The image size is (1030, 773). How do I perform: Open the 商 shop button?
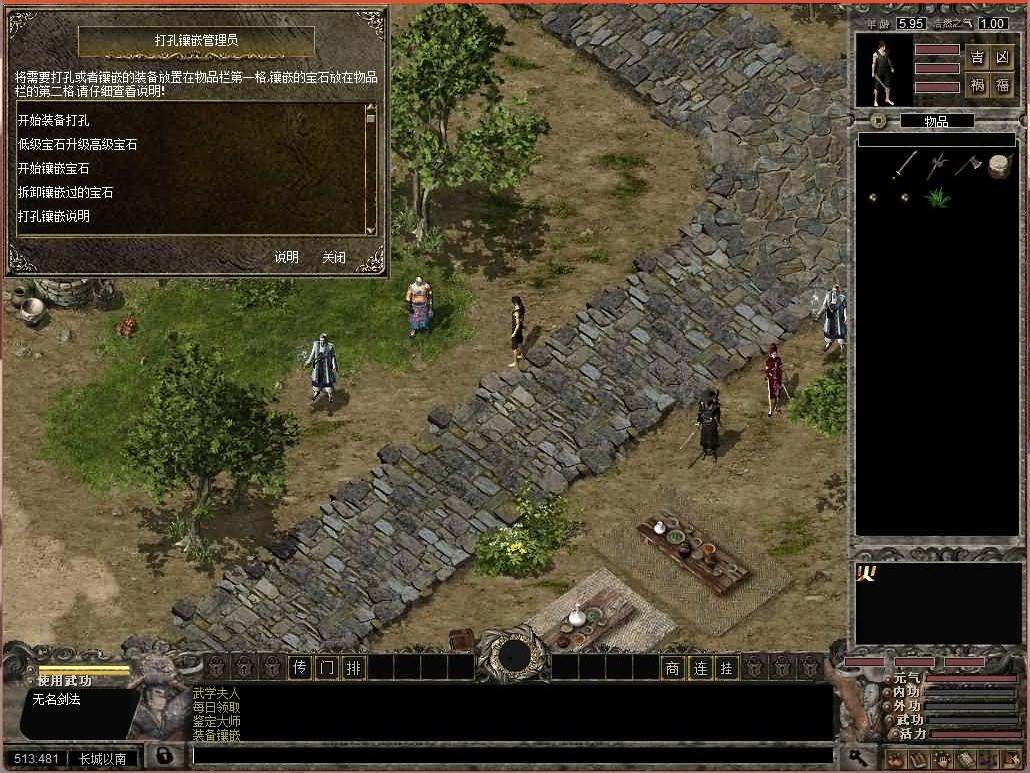673,668
